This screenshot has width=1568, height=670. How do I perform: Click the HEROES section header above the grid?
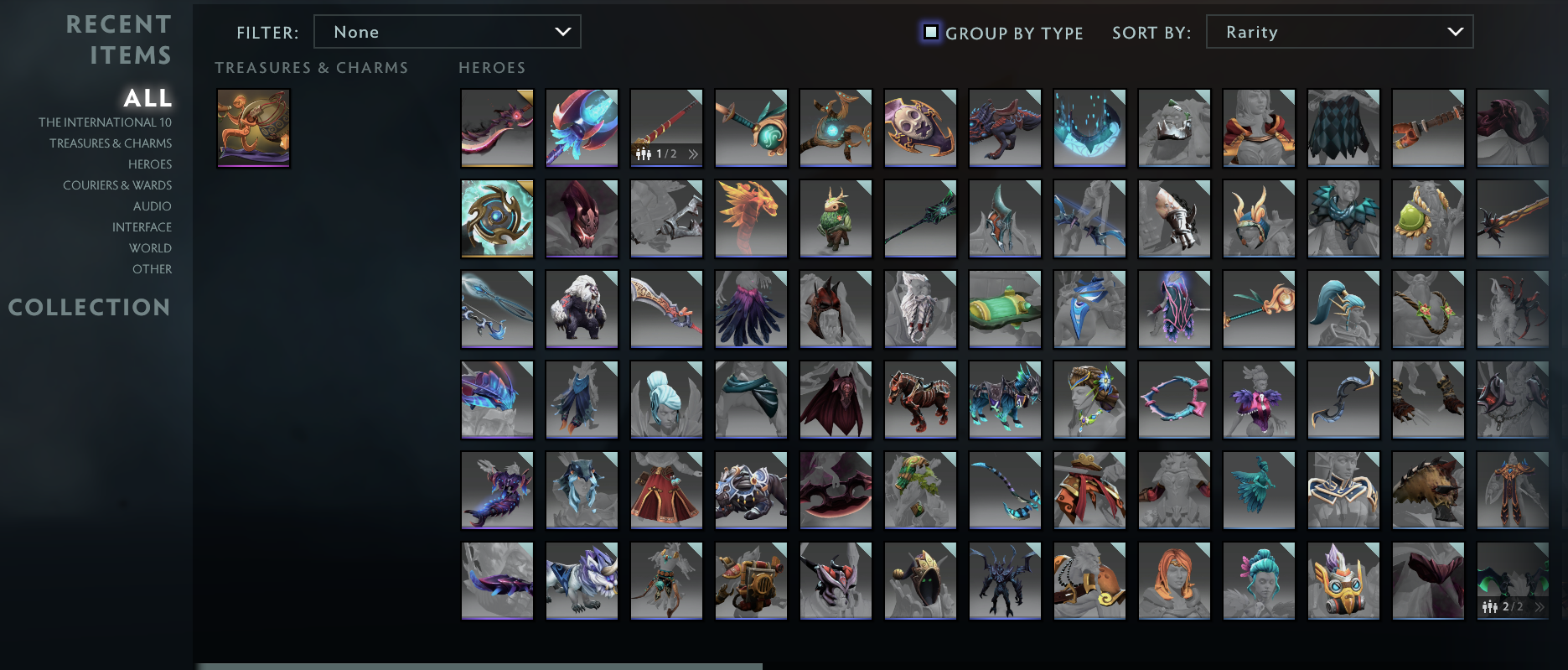[491, 67]
